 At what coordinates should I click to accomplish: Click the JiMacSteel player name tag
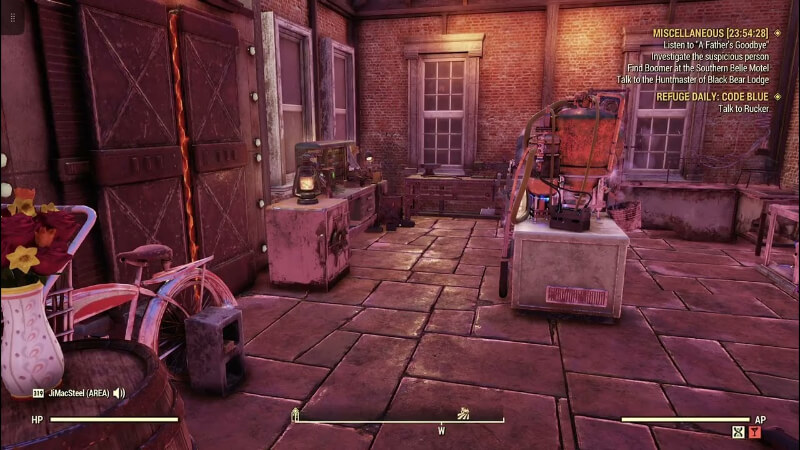click(x=80, y=393)
